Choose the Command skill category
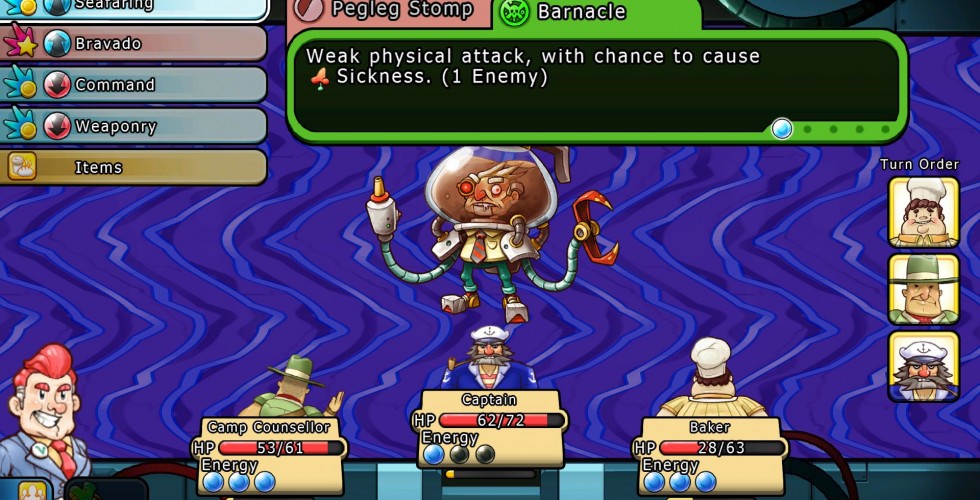Screen dimensions: 980x500 [x=135, y=85]
